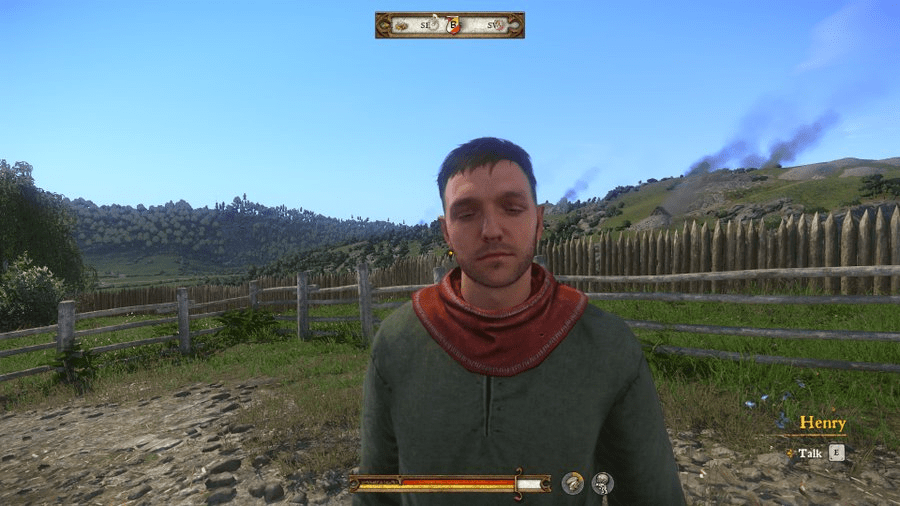Select the shield quest marker on the compass
This screenshot has height=506, width=900.
pyautogui.click(x=453, y=25)
